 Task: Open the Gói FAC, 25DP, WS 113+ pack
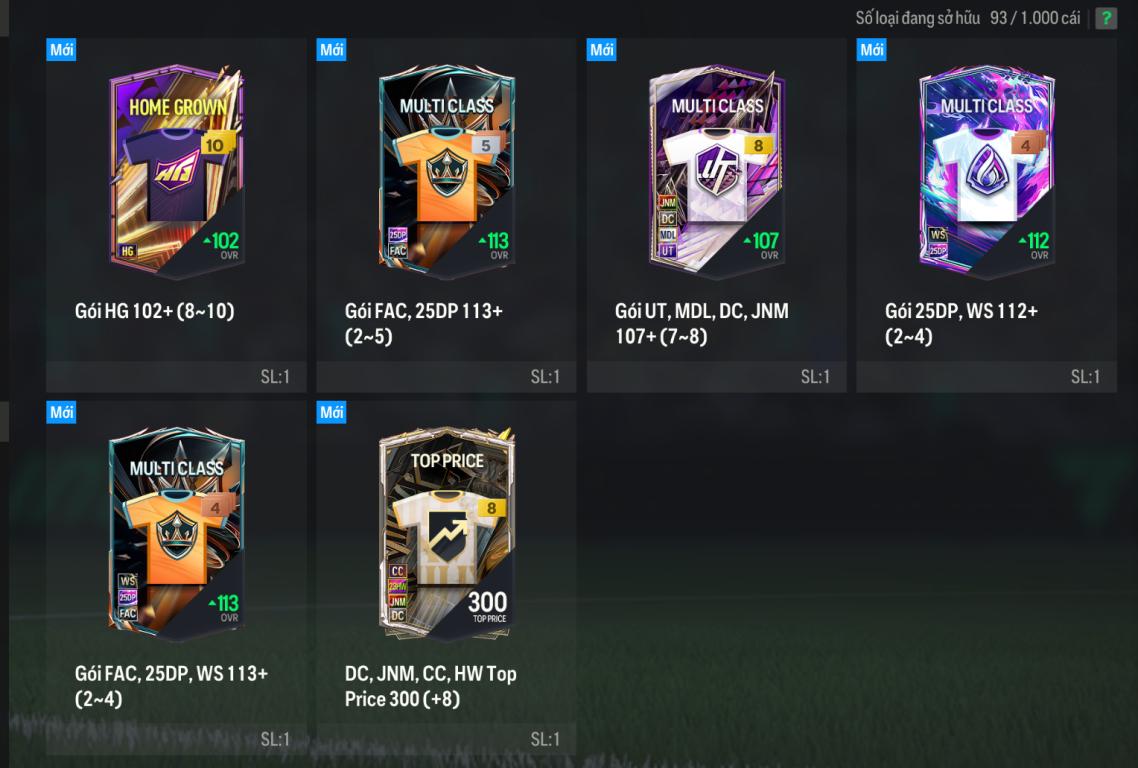(176, 535)
